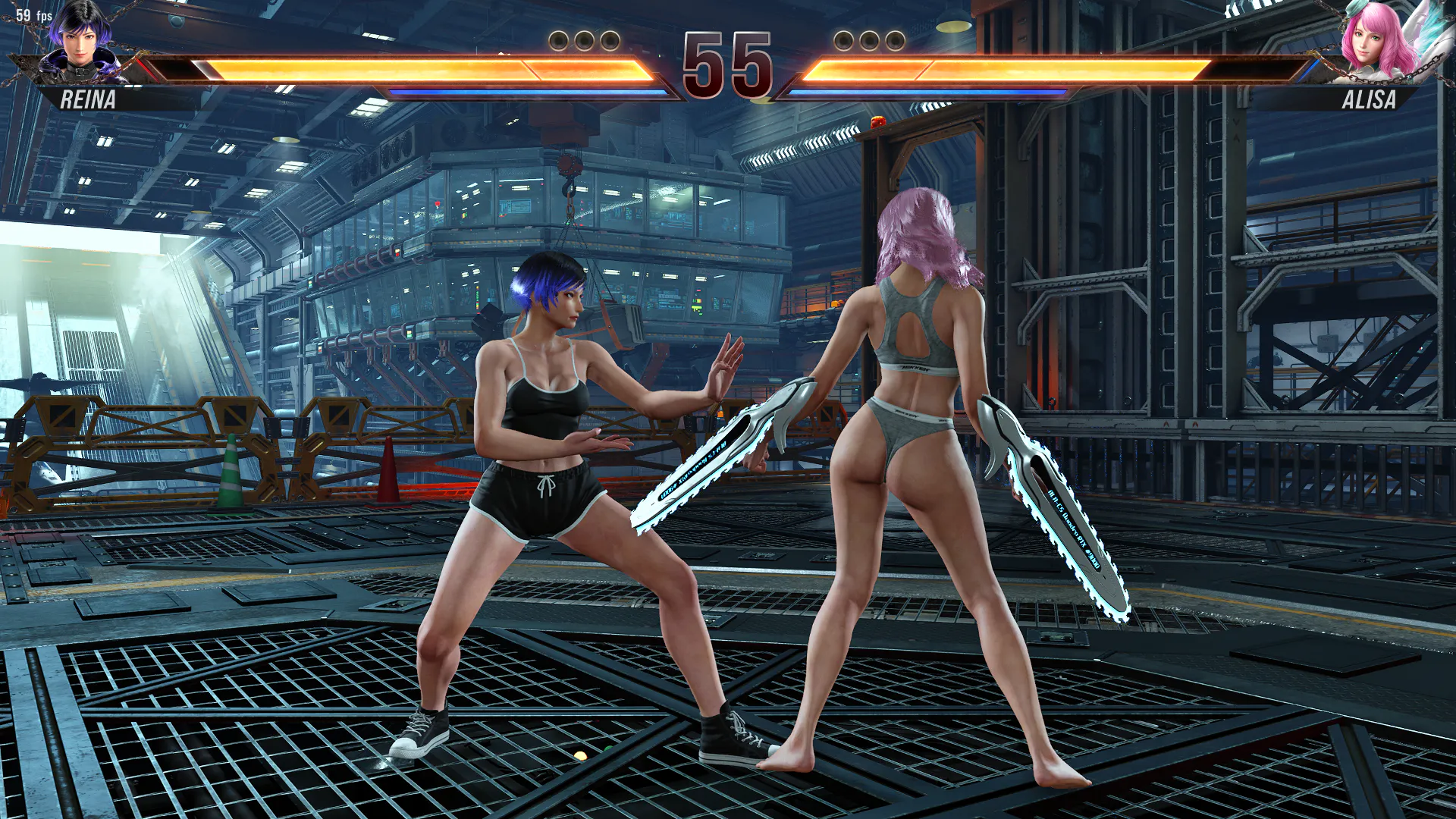The image size is (1456, 819).
Task: Select the REINA name plate
Action: (88, 99)
